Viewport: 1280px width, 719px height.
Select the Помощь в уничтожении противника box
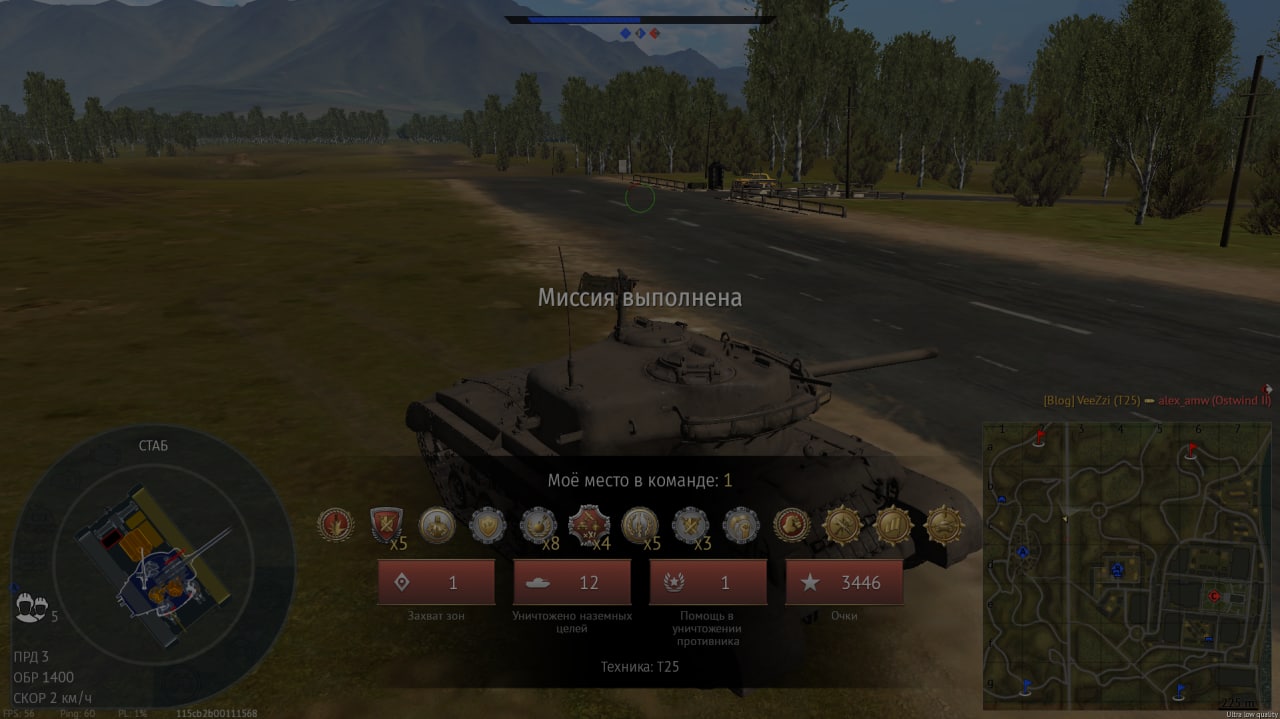(708, 582)
